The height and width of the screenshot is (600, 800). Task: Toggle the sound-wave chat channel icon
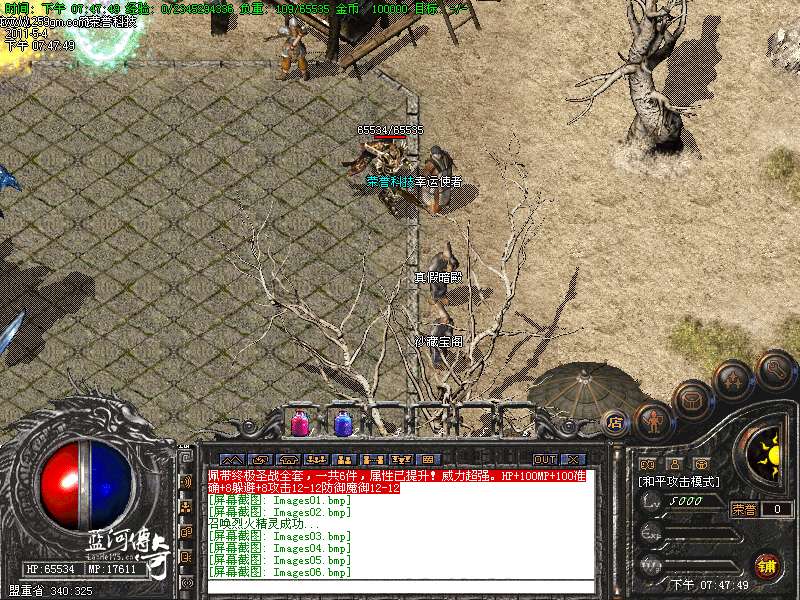[186, 481]
